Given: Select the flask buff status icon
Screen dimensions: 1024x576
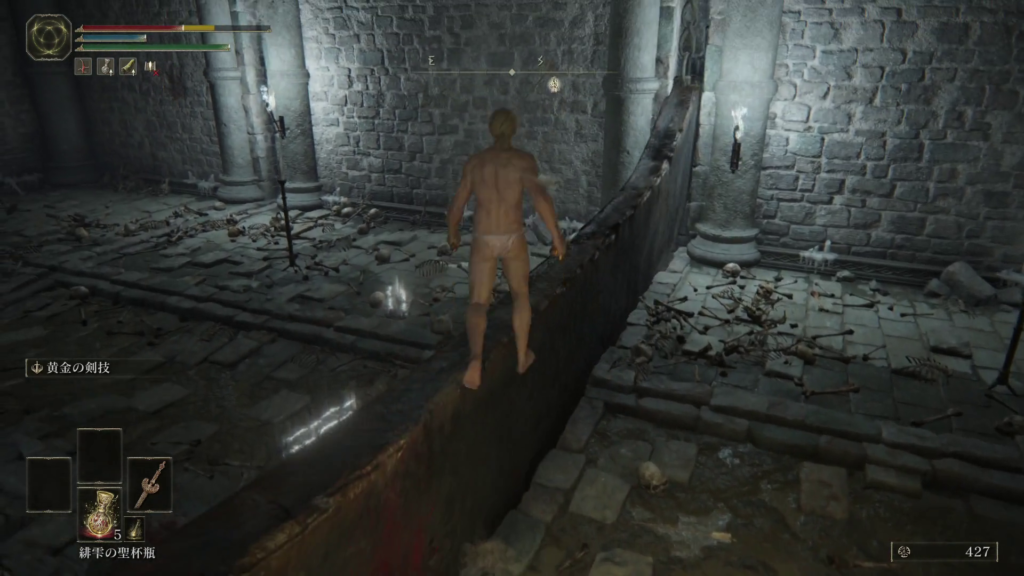Looking at the screenshot, I should (105, 67).
